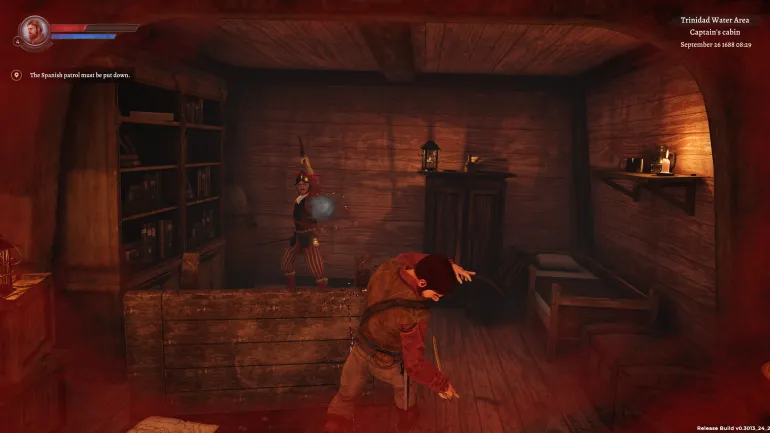Click the captain's portrait icon
The height and width of the screenshot is (433, 770).
[x=33, y=31]
